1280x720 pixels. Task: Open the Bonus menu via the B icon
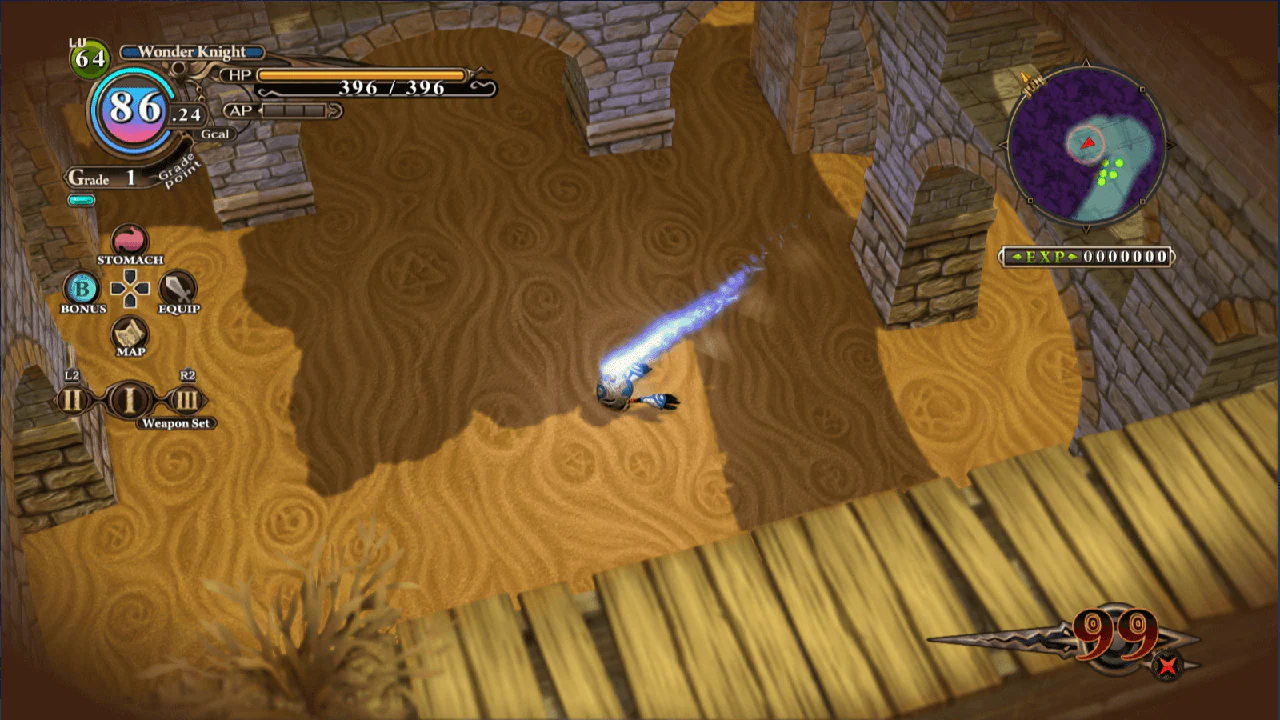[x=81, y=290]
